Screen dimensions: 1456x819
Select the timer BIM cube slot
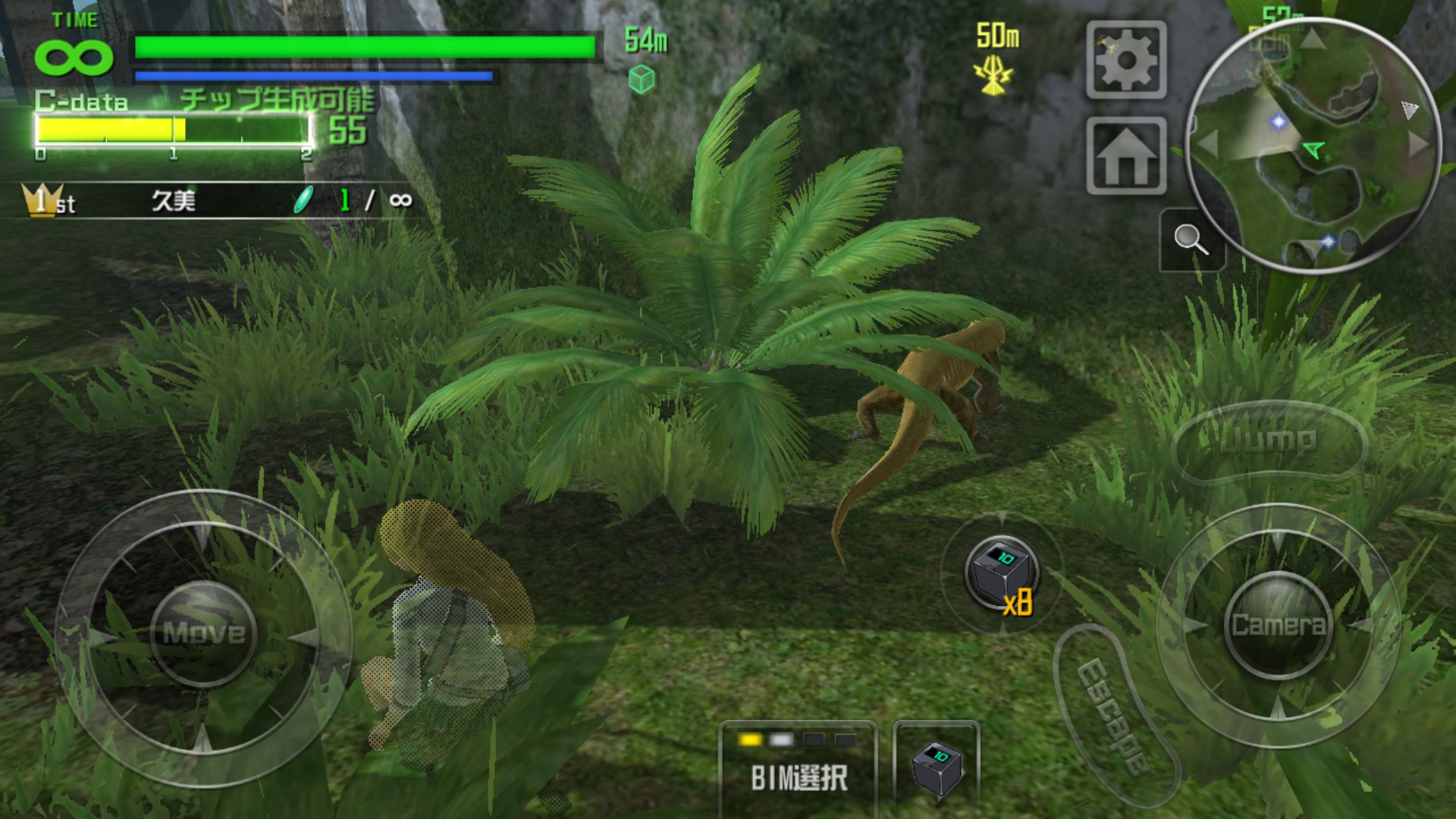click(937, 766)
